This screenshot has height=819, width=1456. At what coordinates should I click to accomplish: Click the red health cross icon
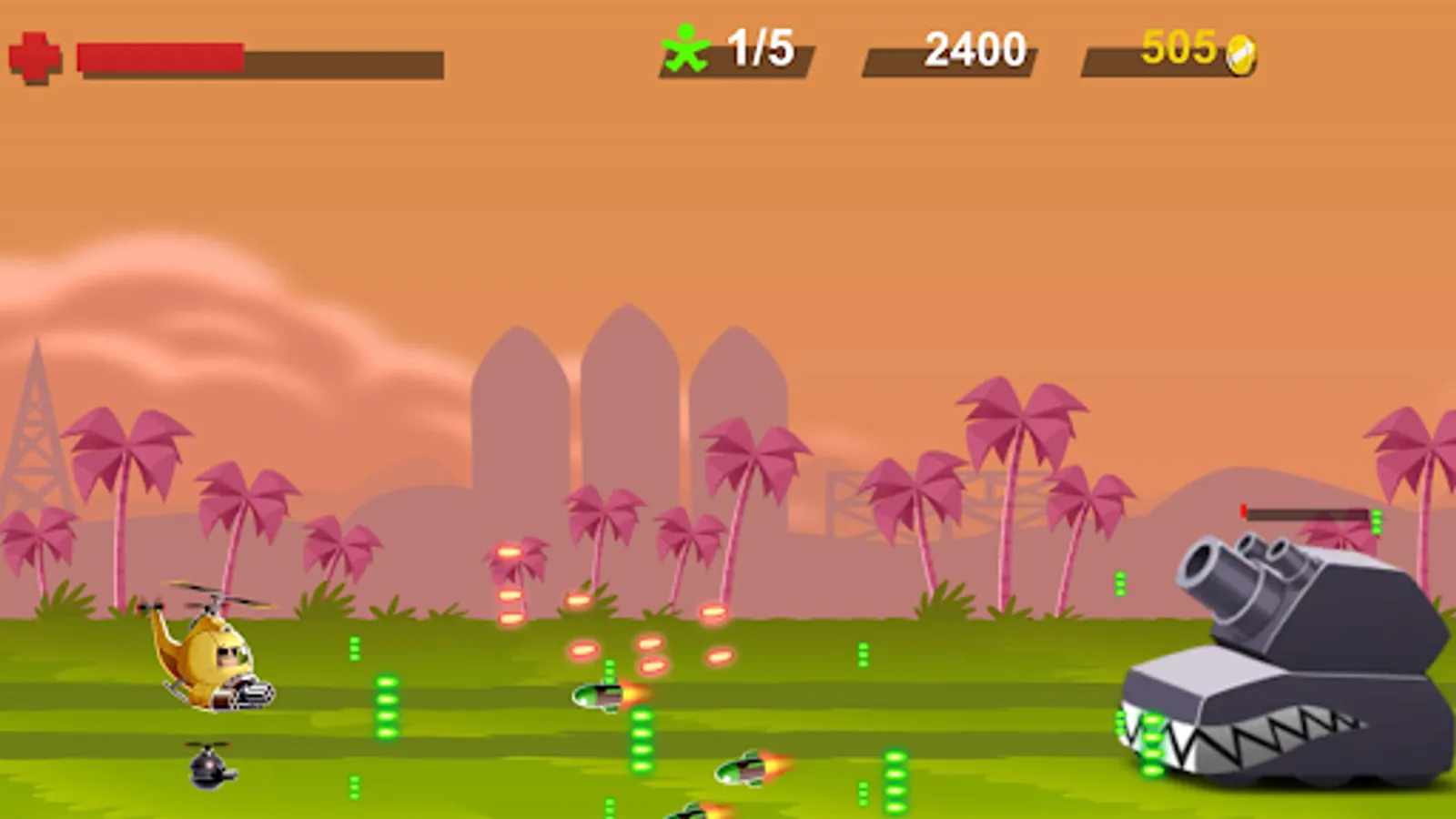(x=33, y=57)
